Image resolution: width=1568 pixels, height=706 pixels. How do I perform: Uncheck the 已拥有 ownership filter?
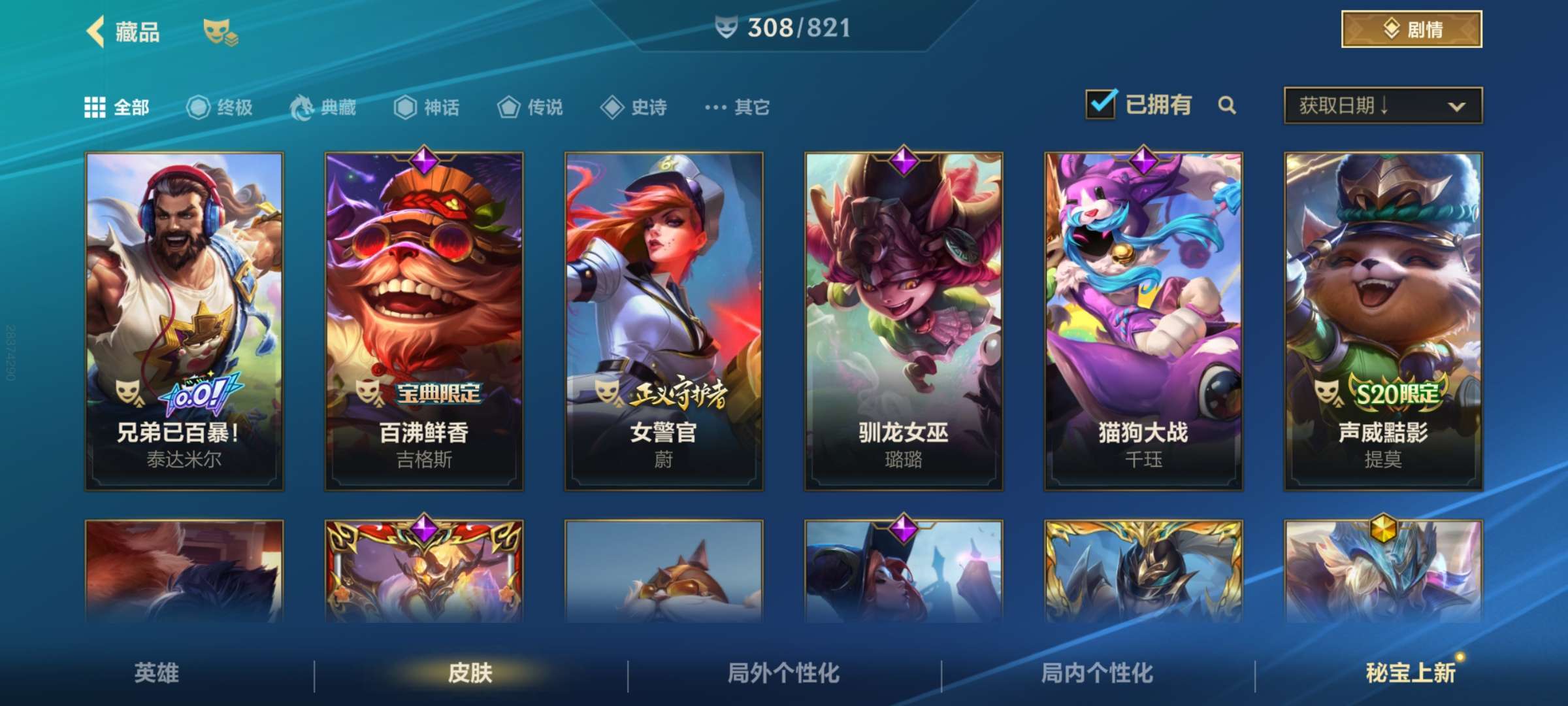pos(1102,103)
